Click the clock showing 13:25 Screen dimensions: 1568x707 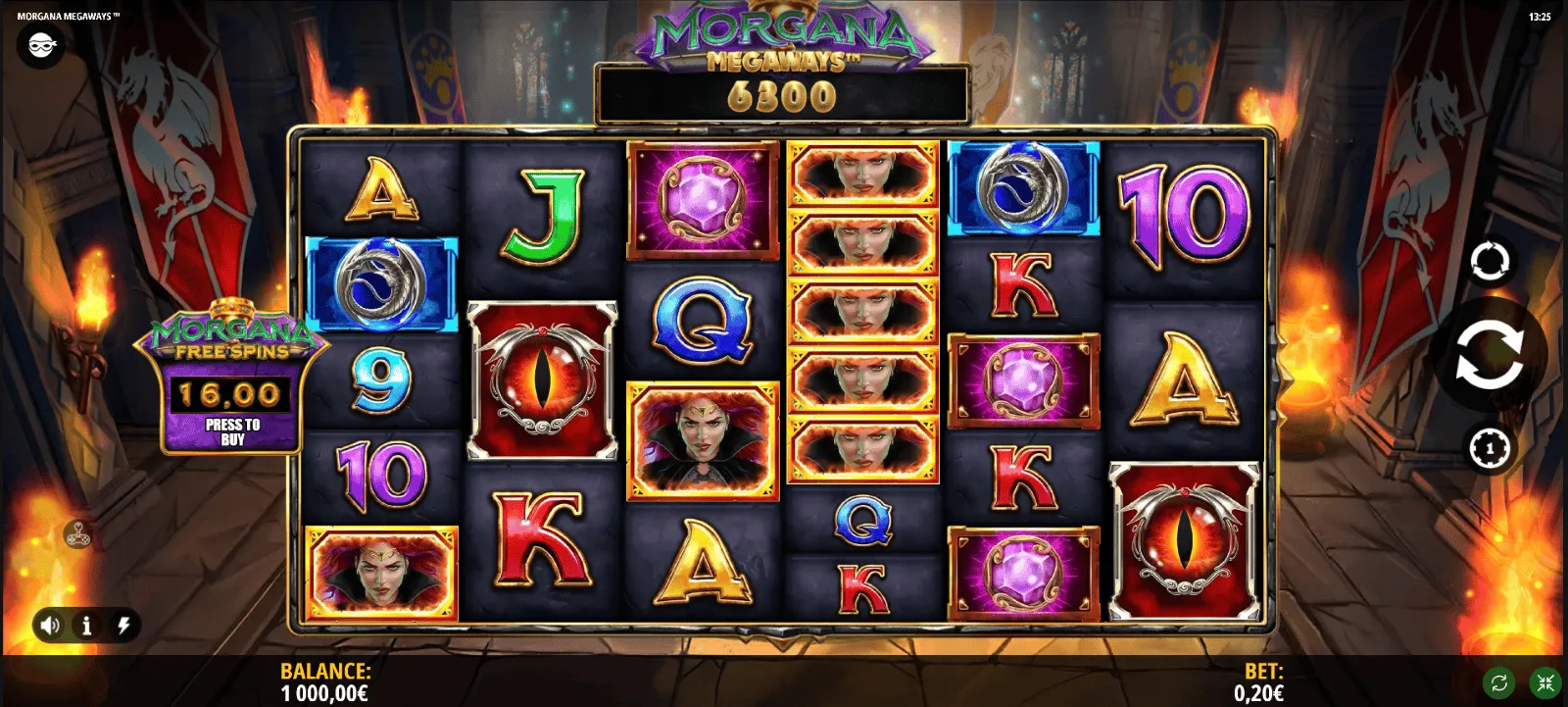pos(1539,16)
